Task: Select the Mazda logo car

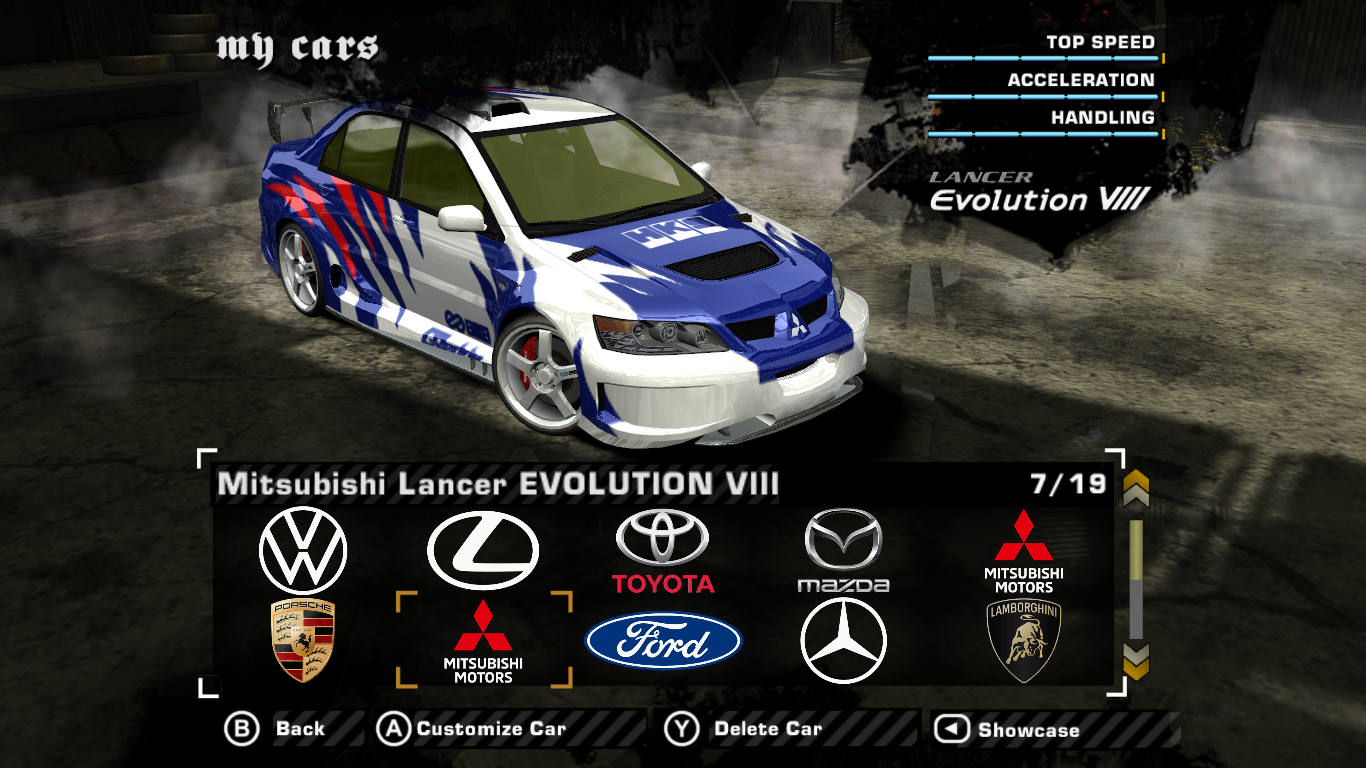Action: click(843, 551)
